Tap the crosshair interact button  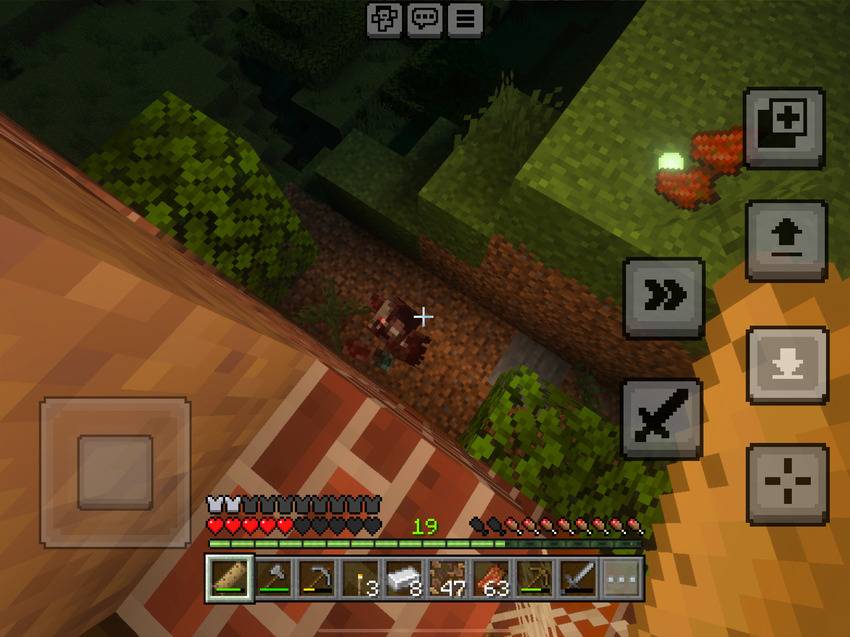787,484
